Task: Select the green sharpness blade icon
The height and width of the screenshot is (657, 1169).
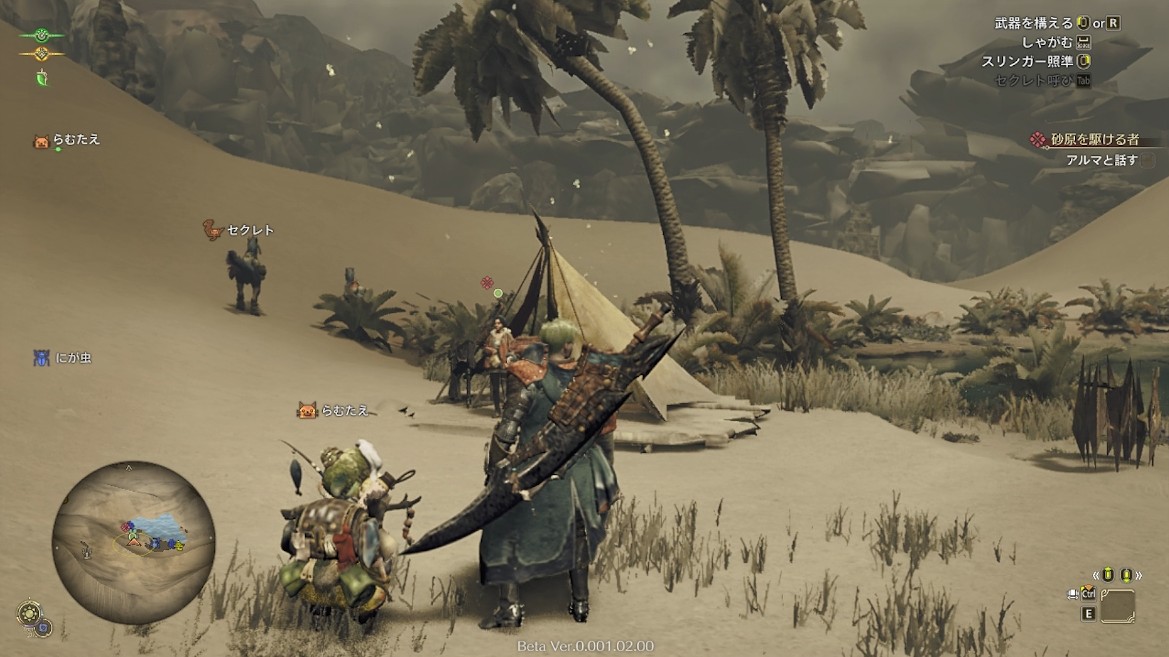Action: (x=42, y=78)
